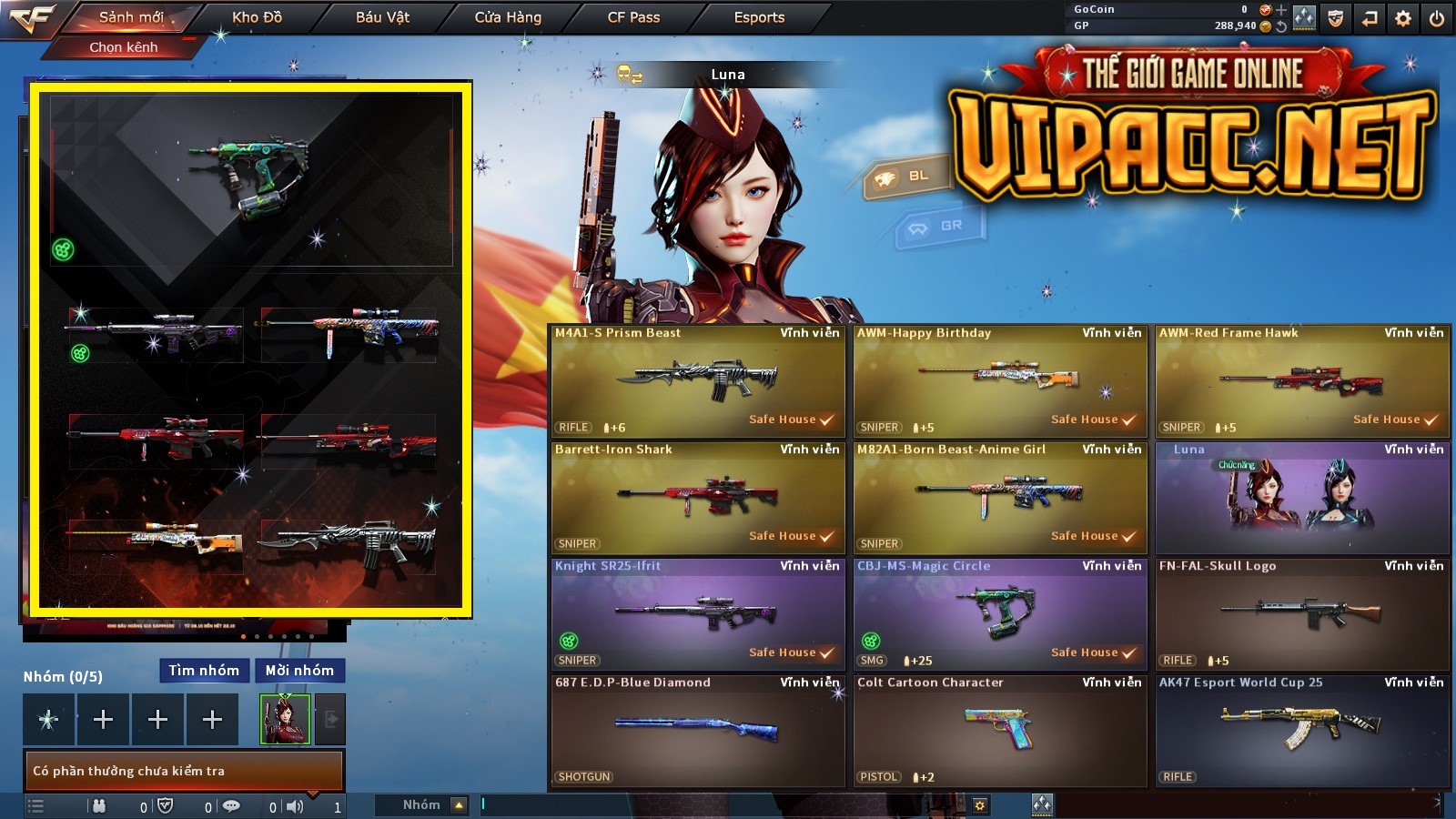The image size is (1456, 819).
Task: Click the Chọn kênh channel button
Action: pyautogui.click(x=124, y=47)
